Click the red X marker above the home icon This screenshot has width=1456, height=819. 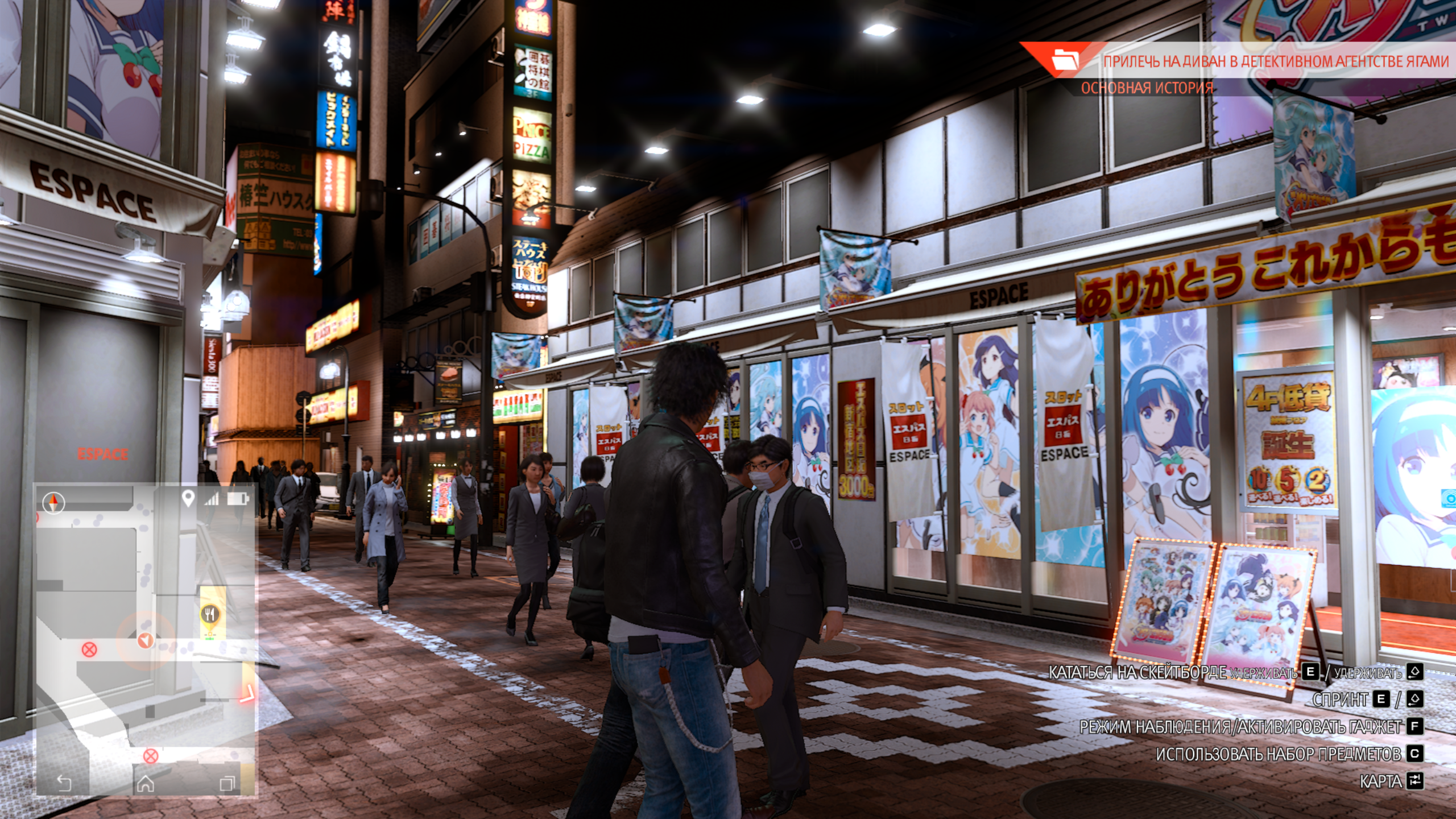[150, 756]
